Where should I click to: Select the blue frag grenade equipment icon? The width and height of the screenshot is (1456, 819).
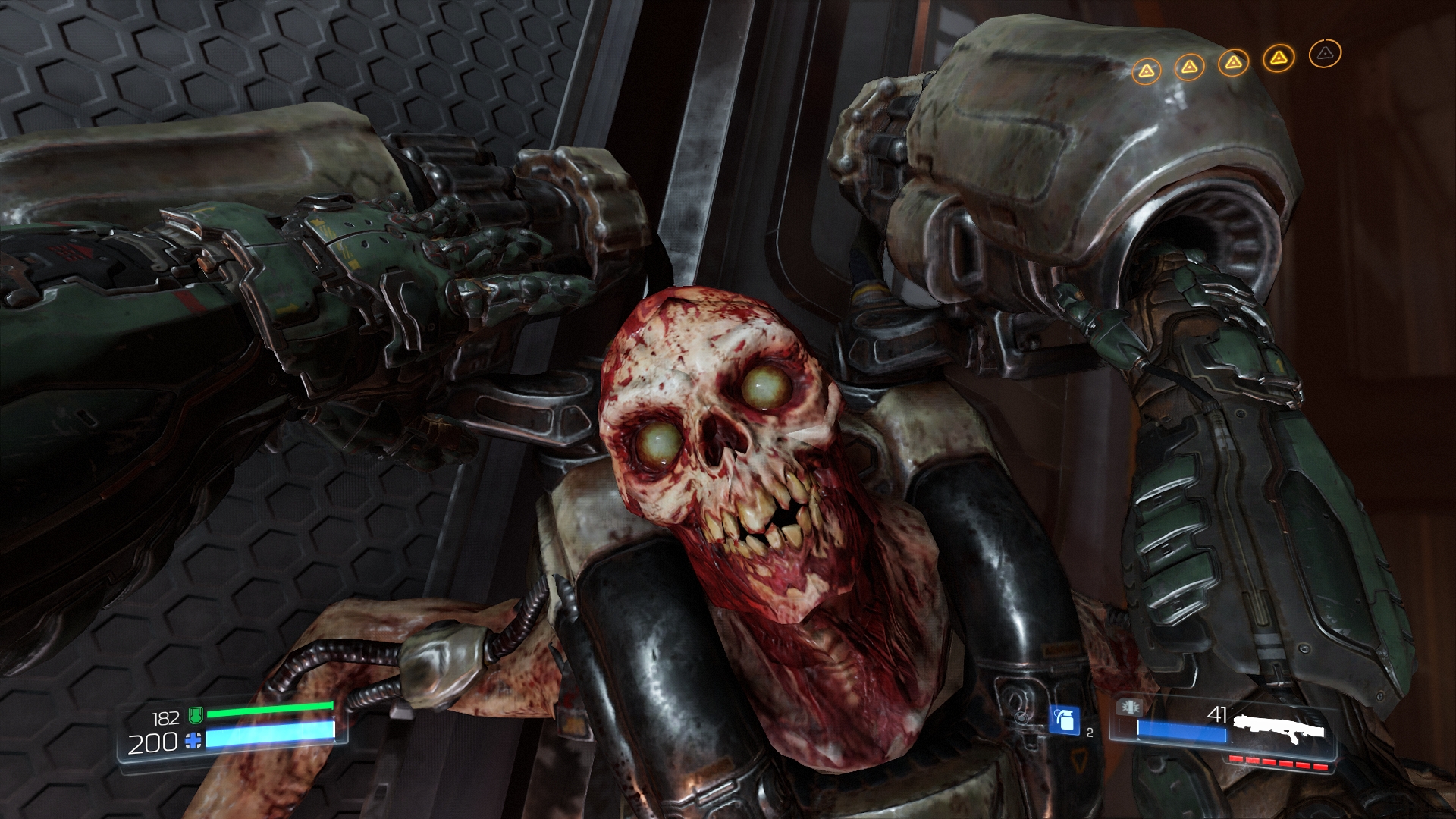[1064, 719]
